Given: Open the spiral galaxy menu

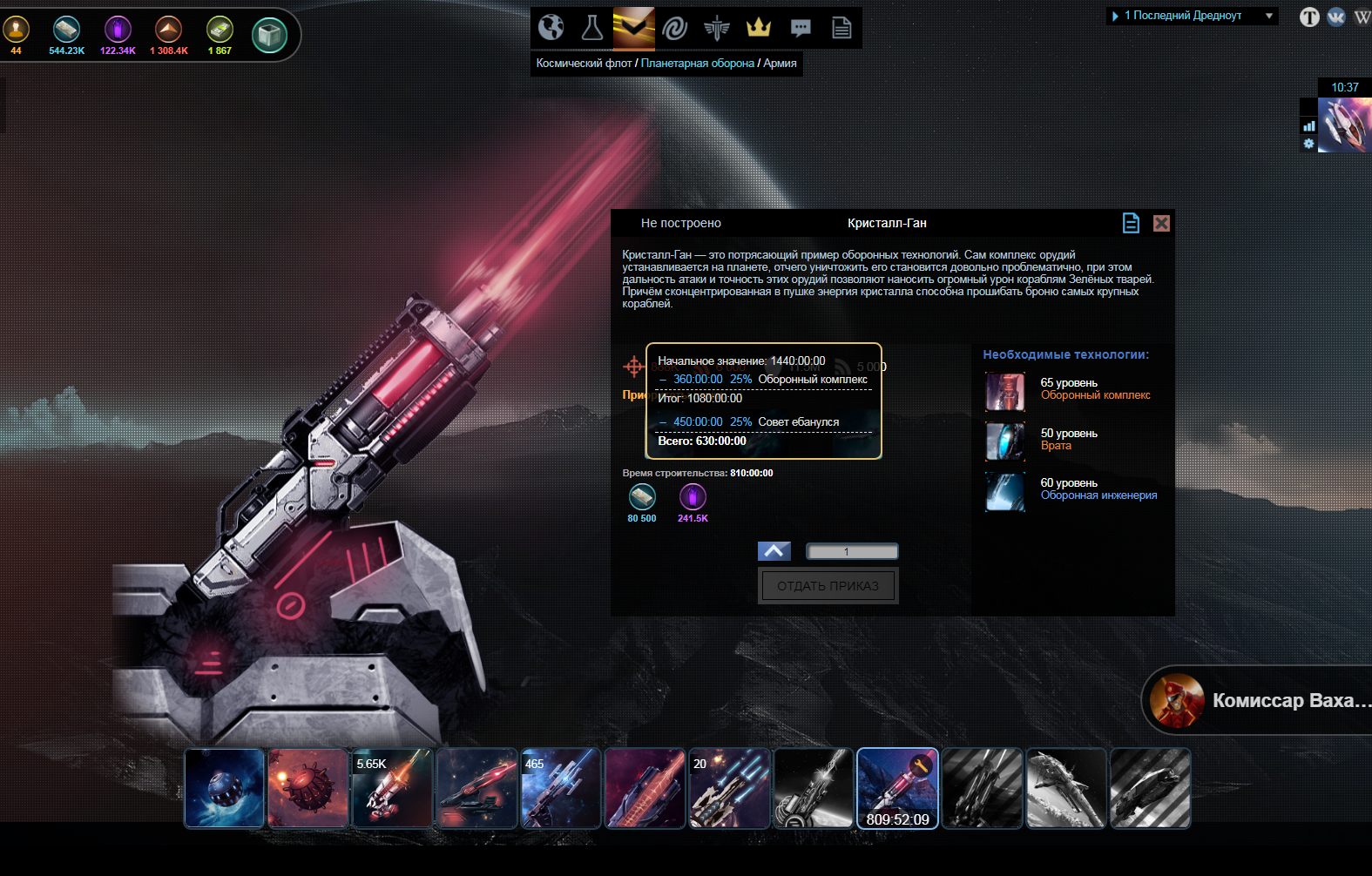Looking at the screenshot, I should point(675,28).
